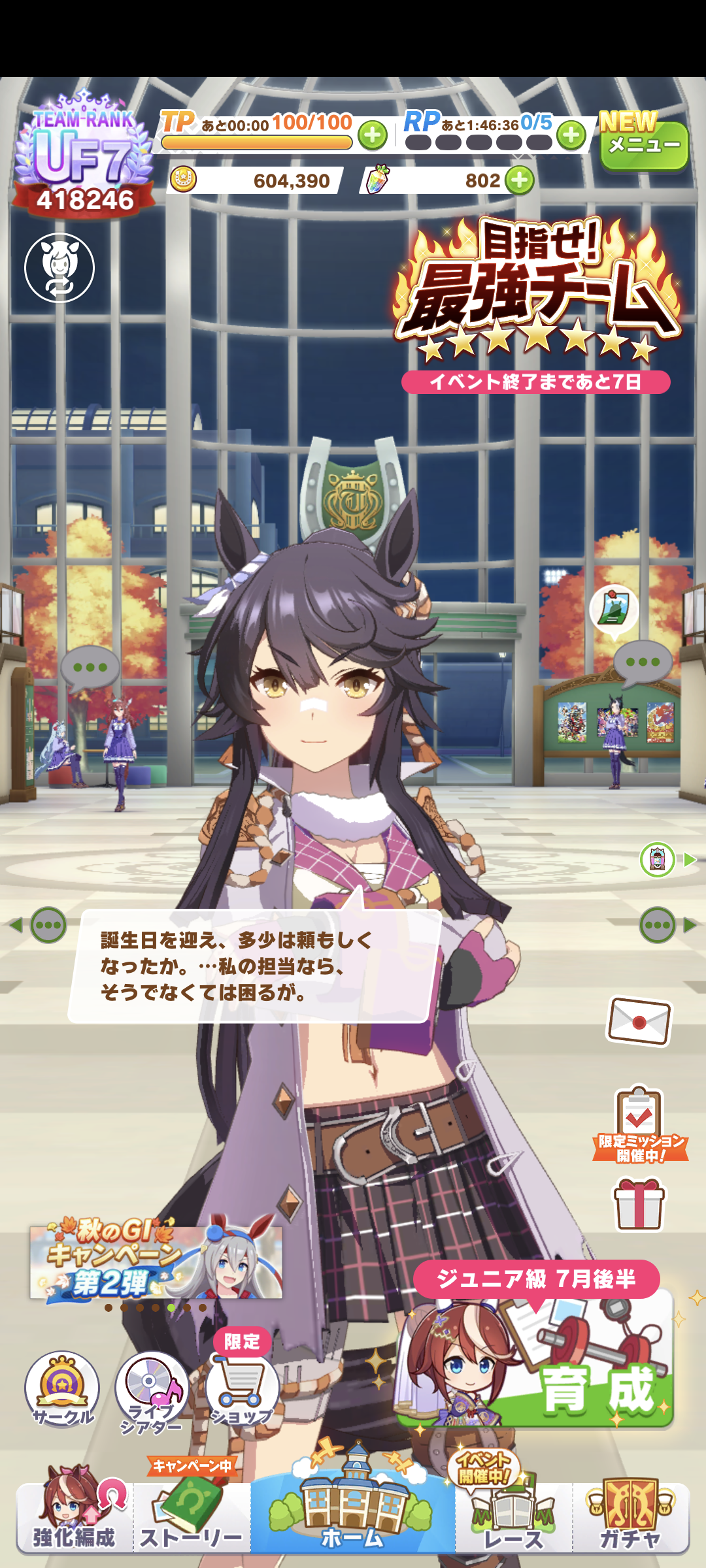Screen dimensions: 706x1568
Task: Change the home character with swap icon
Action: [x=59, y=268]
